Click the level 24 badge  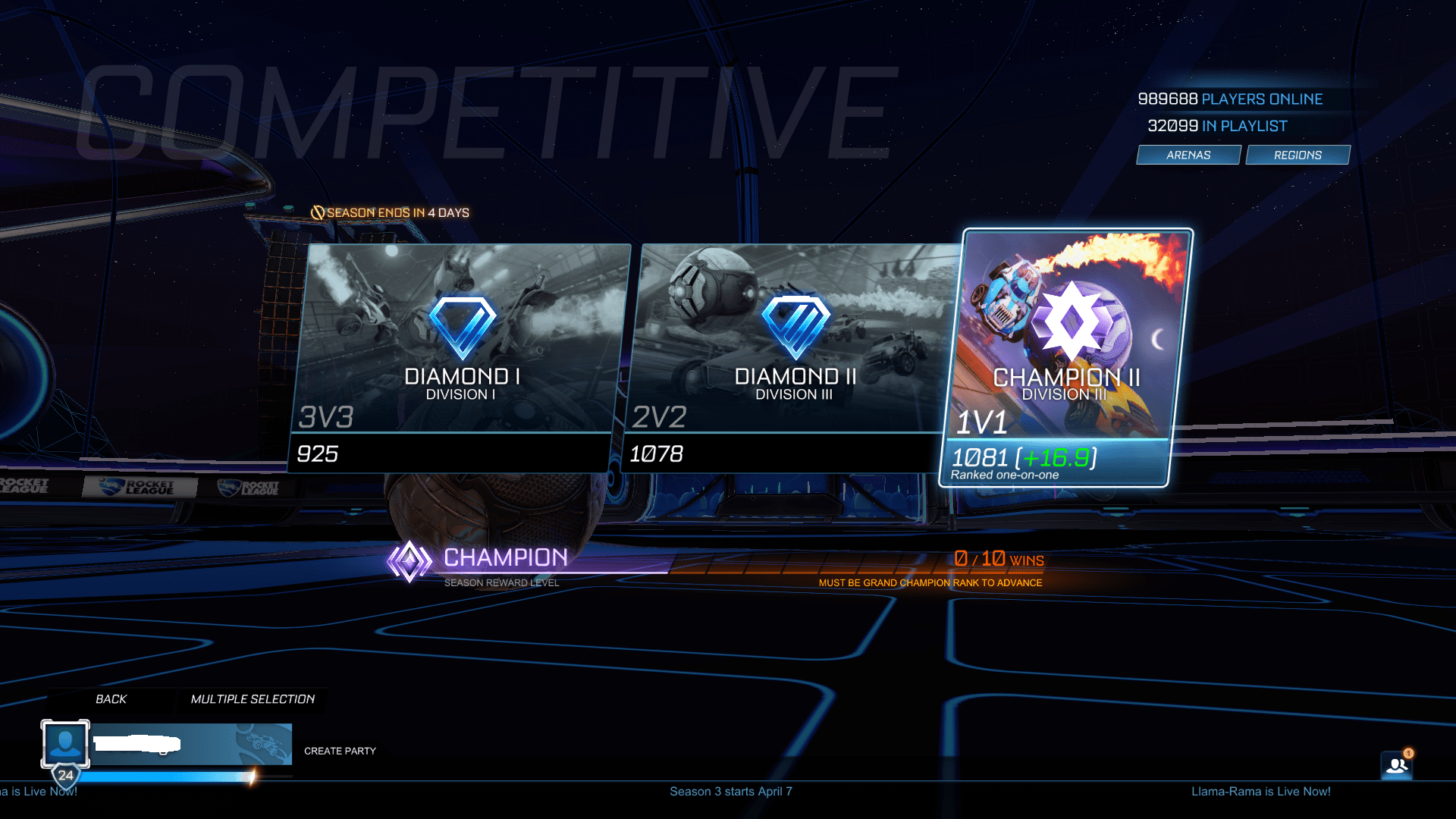pos(65,775)
